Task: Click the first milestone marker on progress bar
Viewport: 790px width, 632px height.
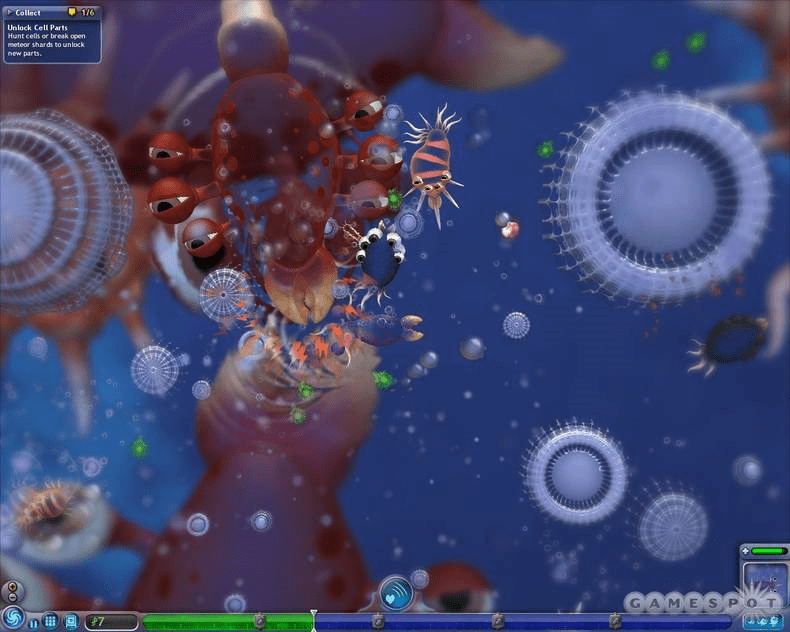Action: point(260,622)
